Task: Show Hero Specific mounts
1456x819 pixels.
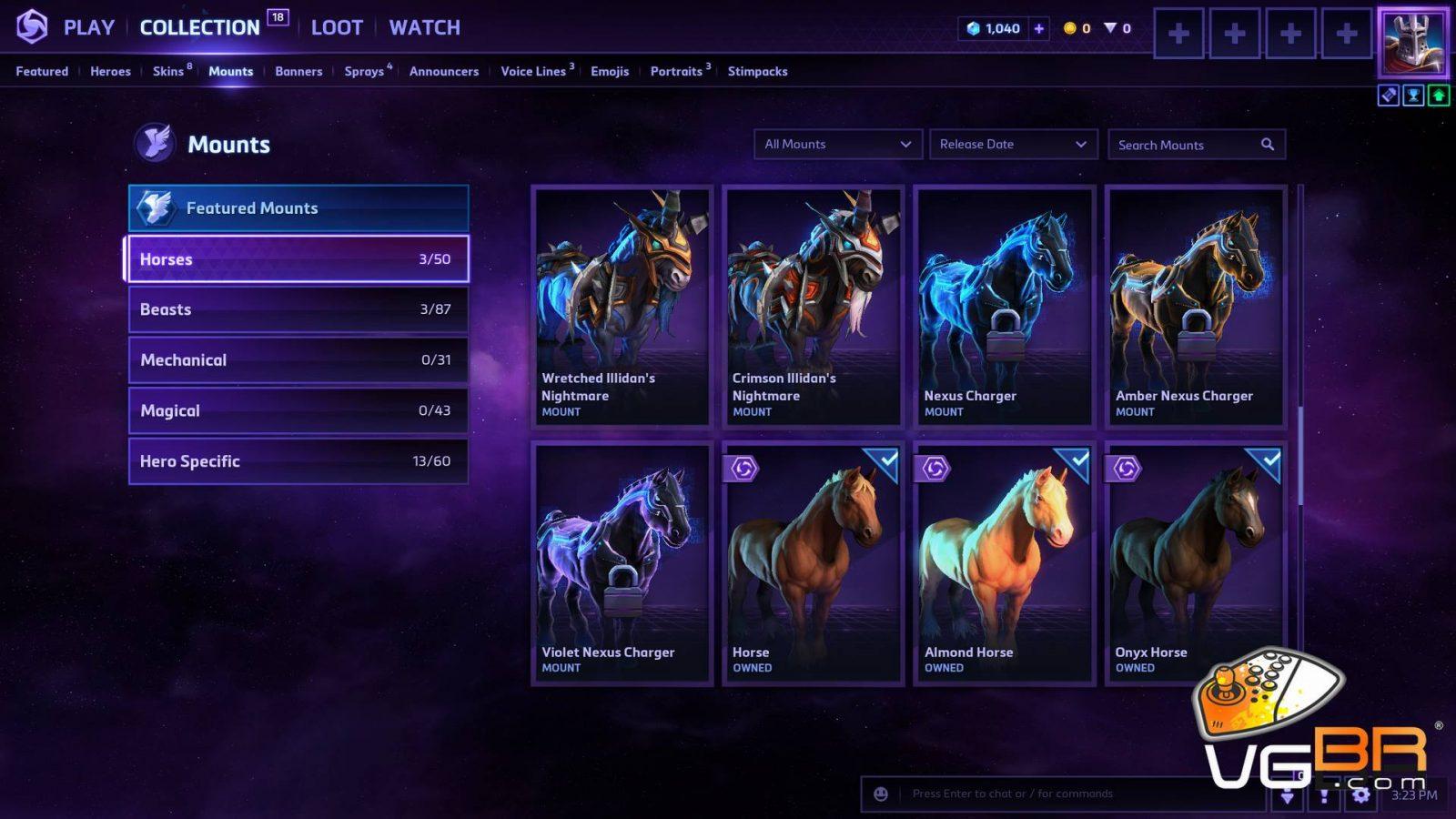Action: 298,461
